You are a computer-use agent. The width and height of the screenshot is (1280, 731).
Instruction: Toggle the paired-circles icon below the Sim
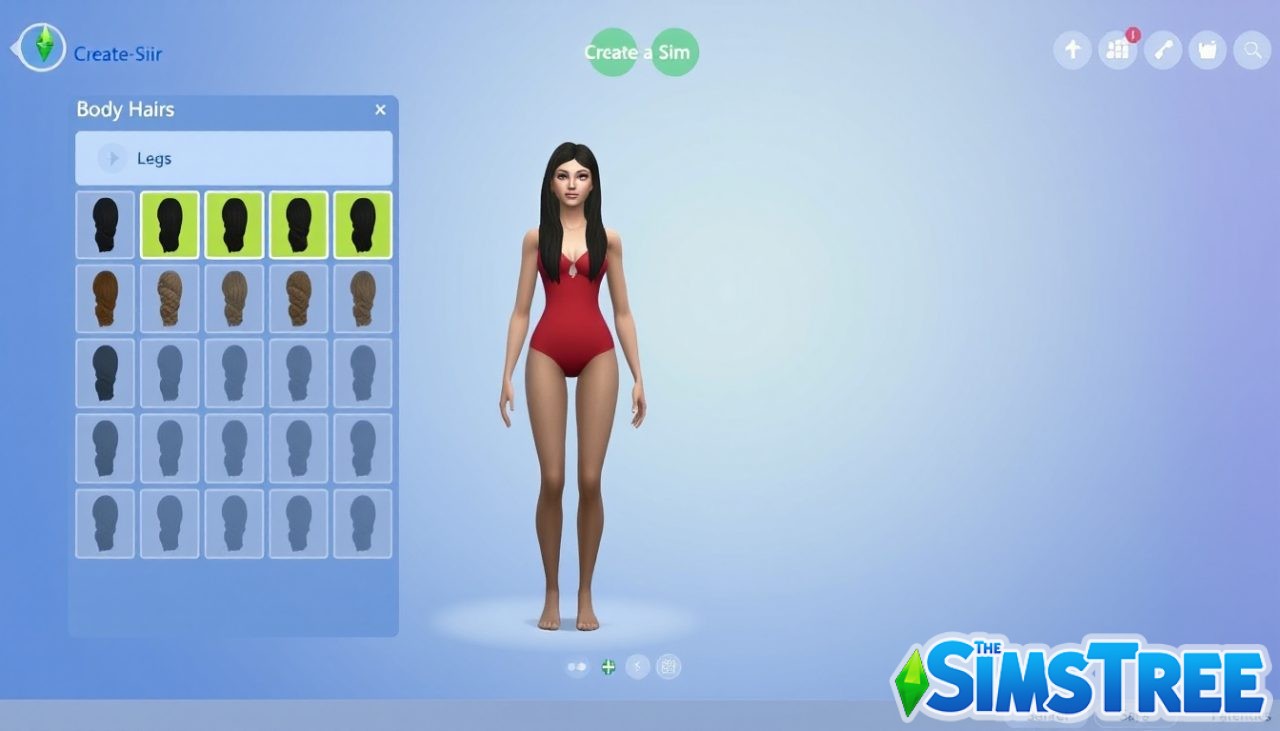577,665
